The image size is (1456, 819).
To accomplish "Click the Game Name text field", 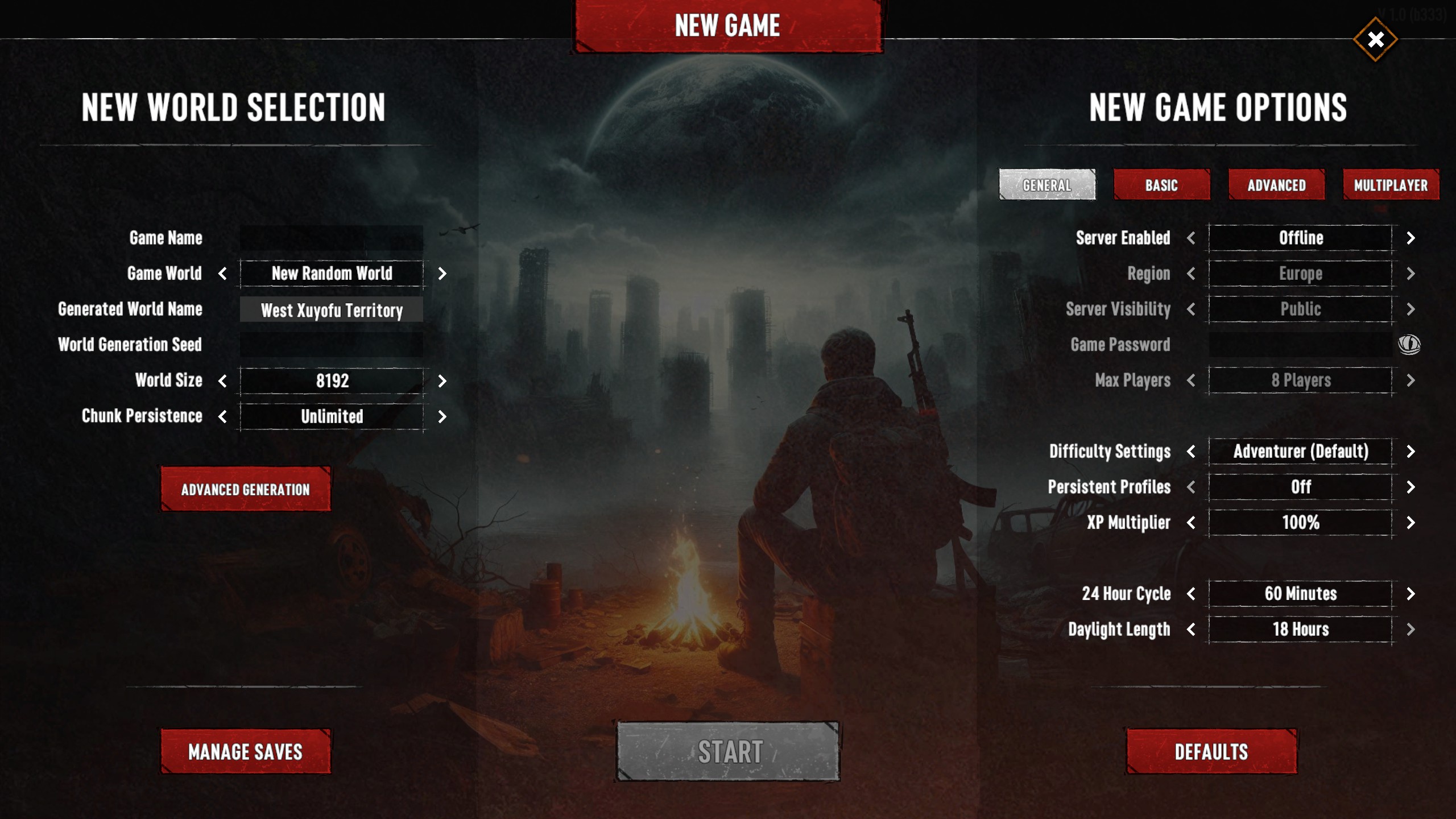I will (x=332, y=238).
